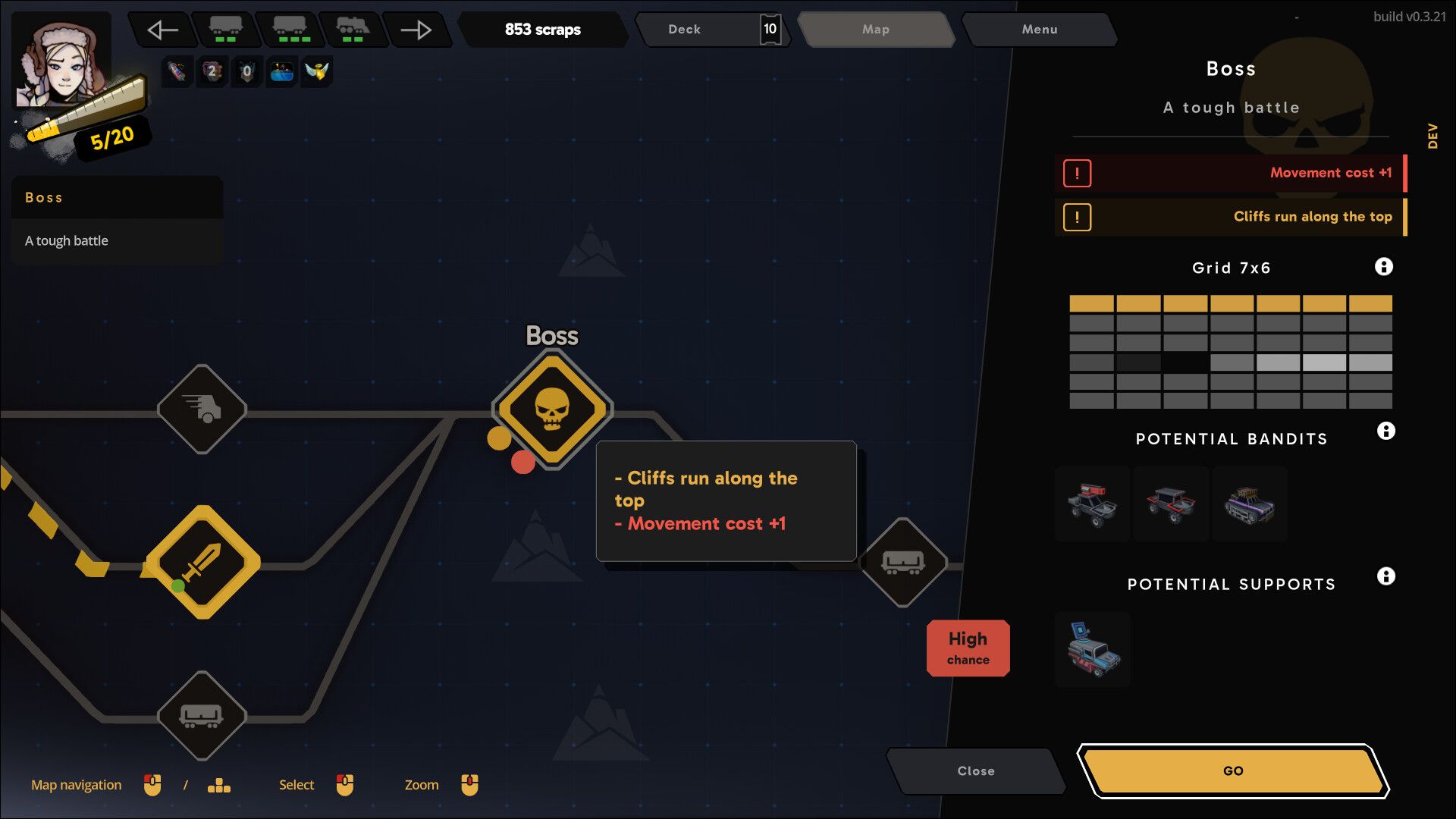
Task: Inspect the purple tracked bandit vehicle
Action: [x=1249, y=504]
